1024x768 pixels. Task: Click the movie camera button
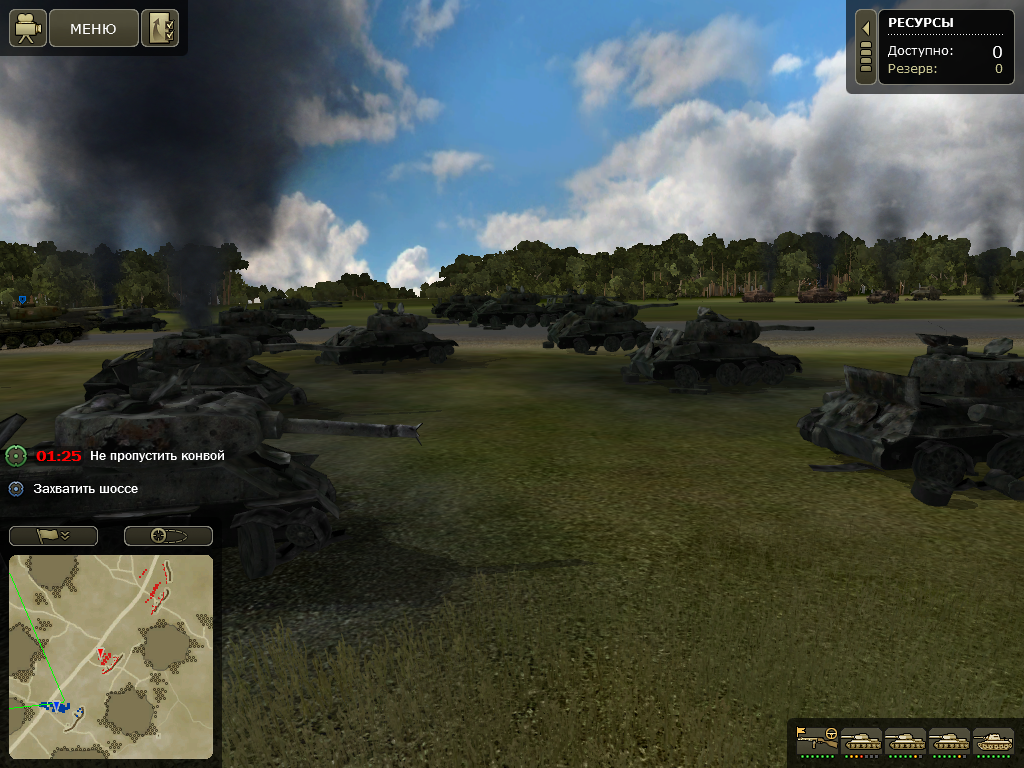28,29
